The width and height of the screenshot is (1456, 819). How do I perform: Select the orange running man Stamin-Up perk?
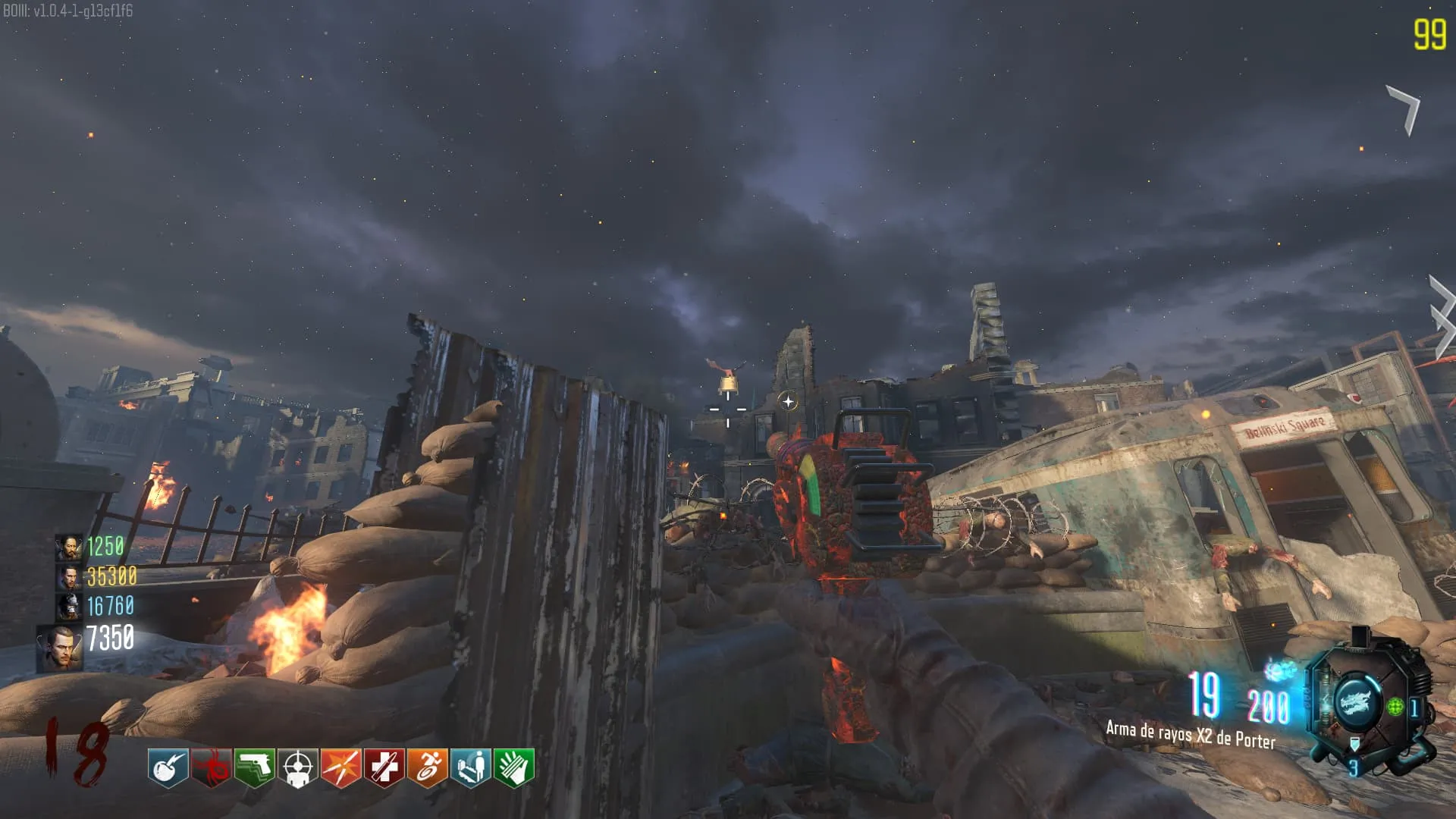[x=427, y=767]
